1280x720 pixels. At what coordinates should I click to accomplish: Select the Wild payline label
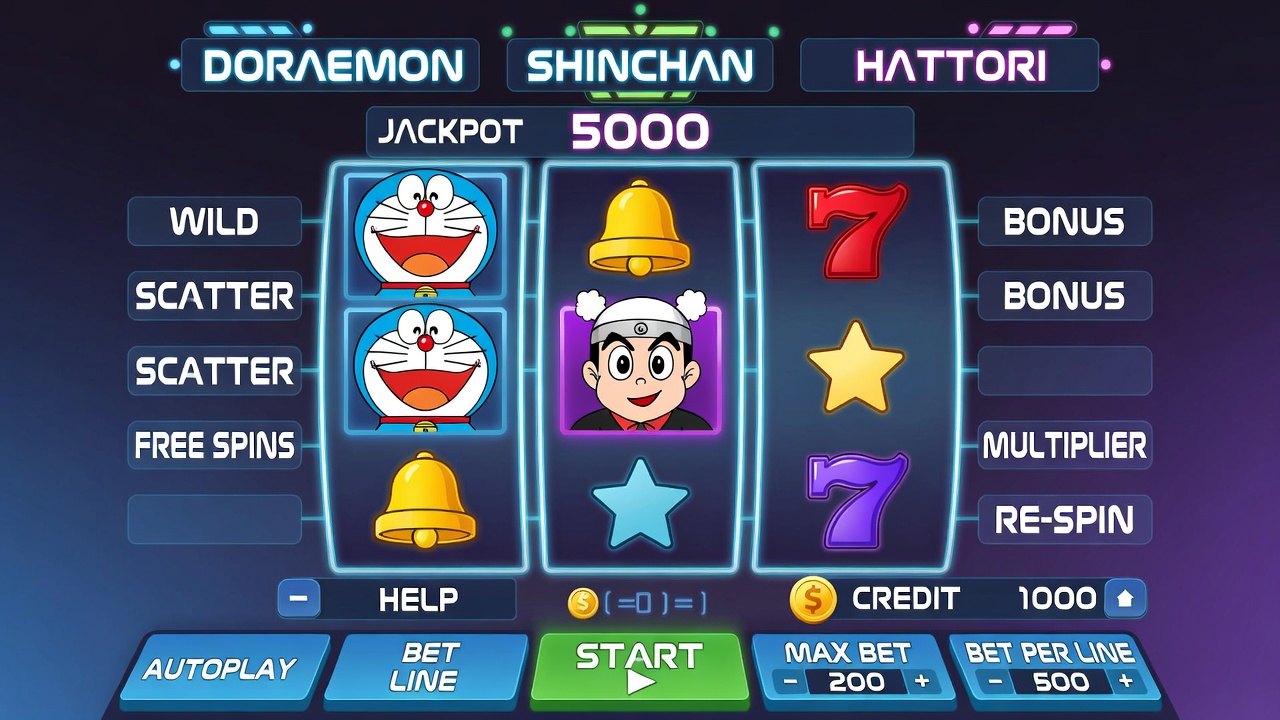(x=214, y=221)
